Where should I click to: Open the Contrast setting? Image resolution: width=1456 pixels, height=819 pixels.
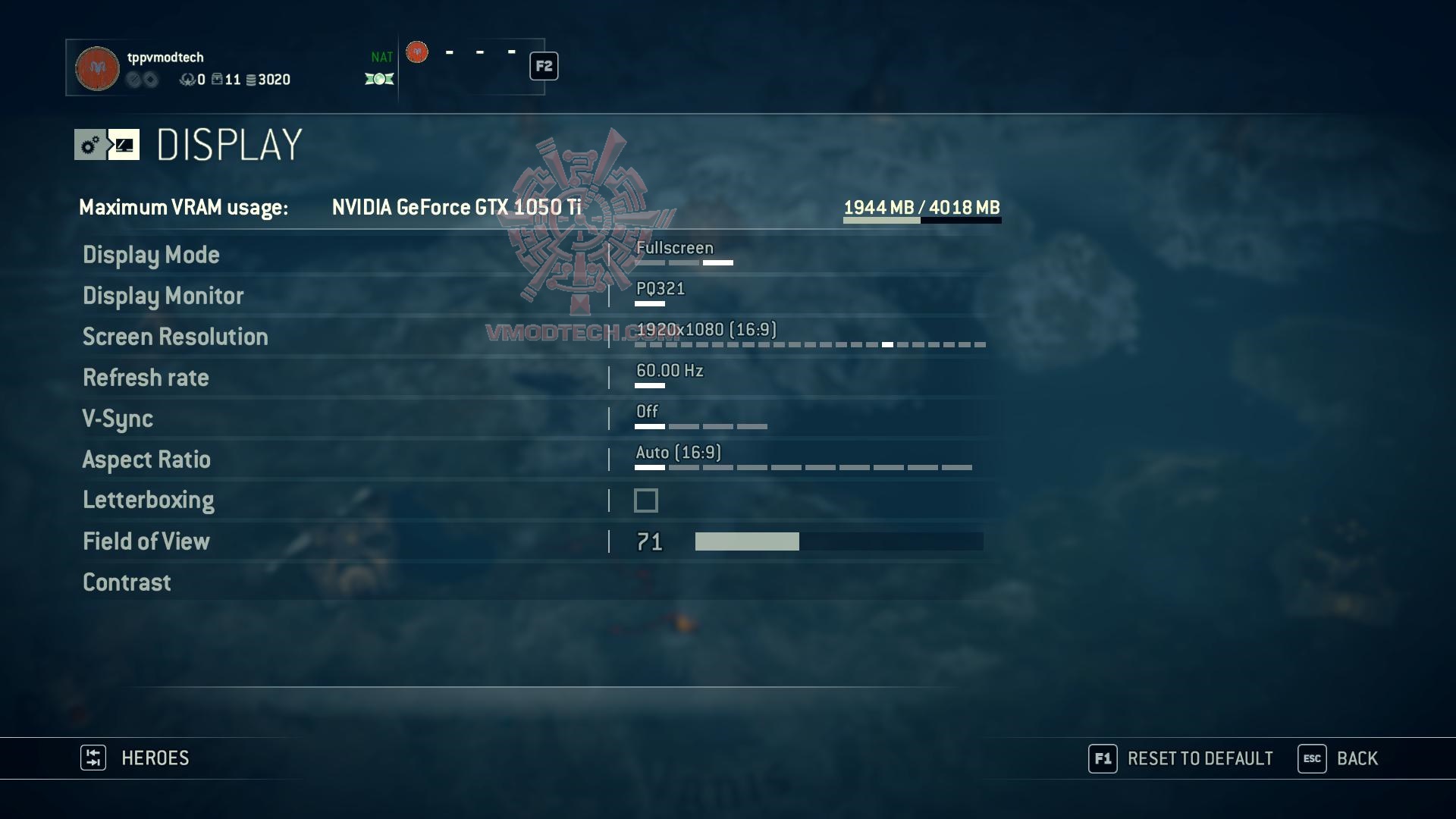(x=127, y=582)
